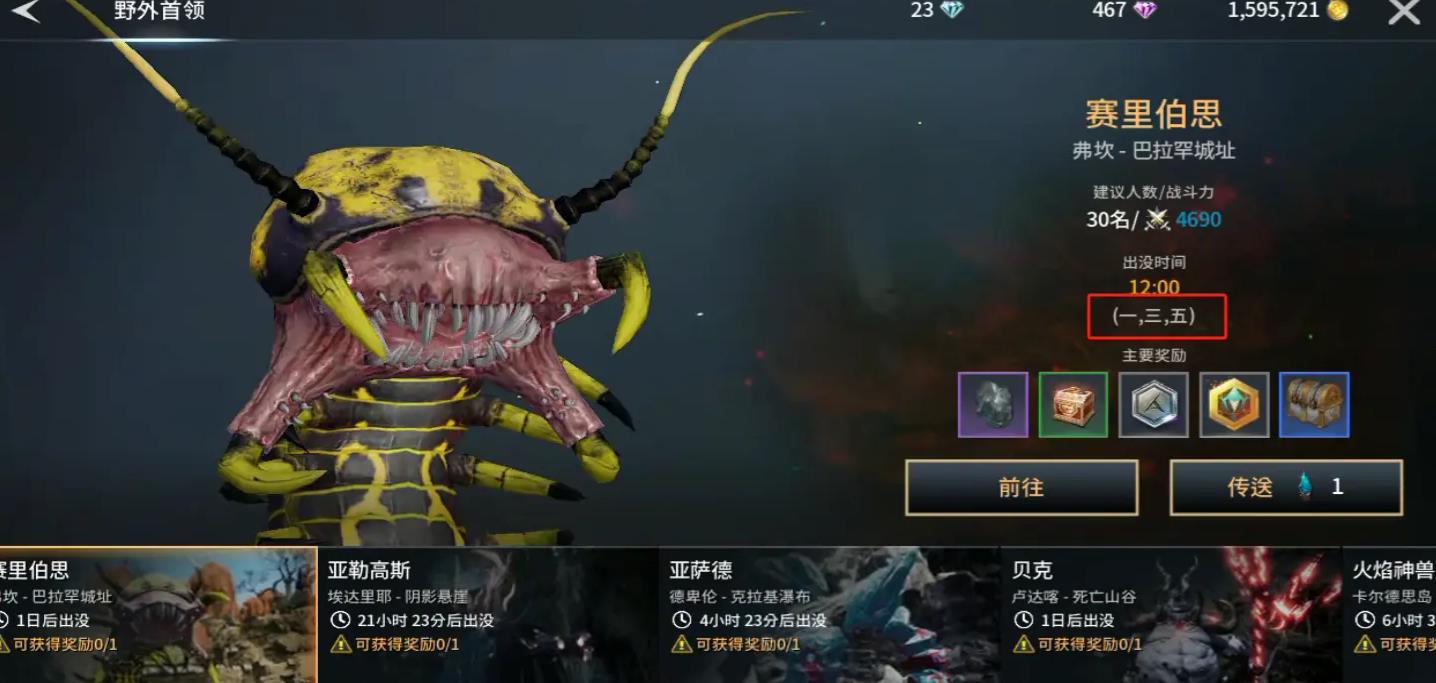This screenshot has width=1436, height=683.
Task: View the silver hexagon badge reward
Action: [x=1154, y=405]
